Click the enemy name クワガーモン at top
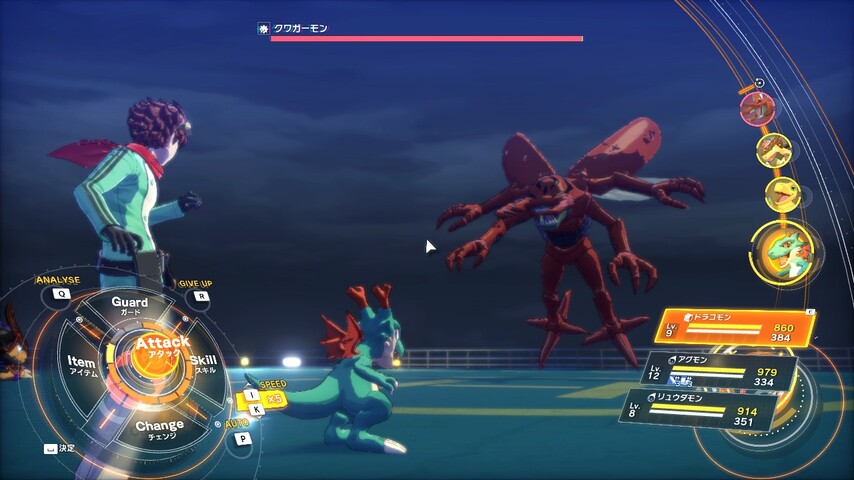 (x=301, y=29)
